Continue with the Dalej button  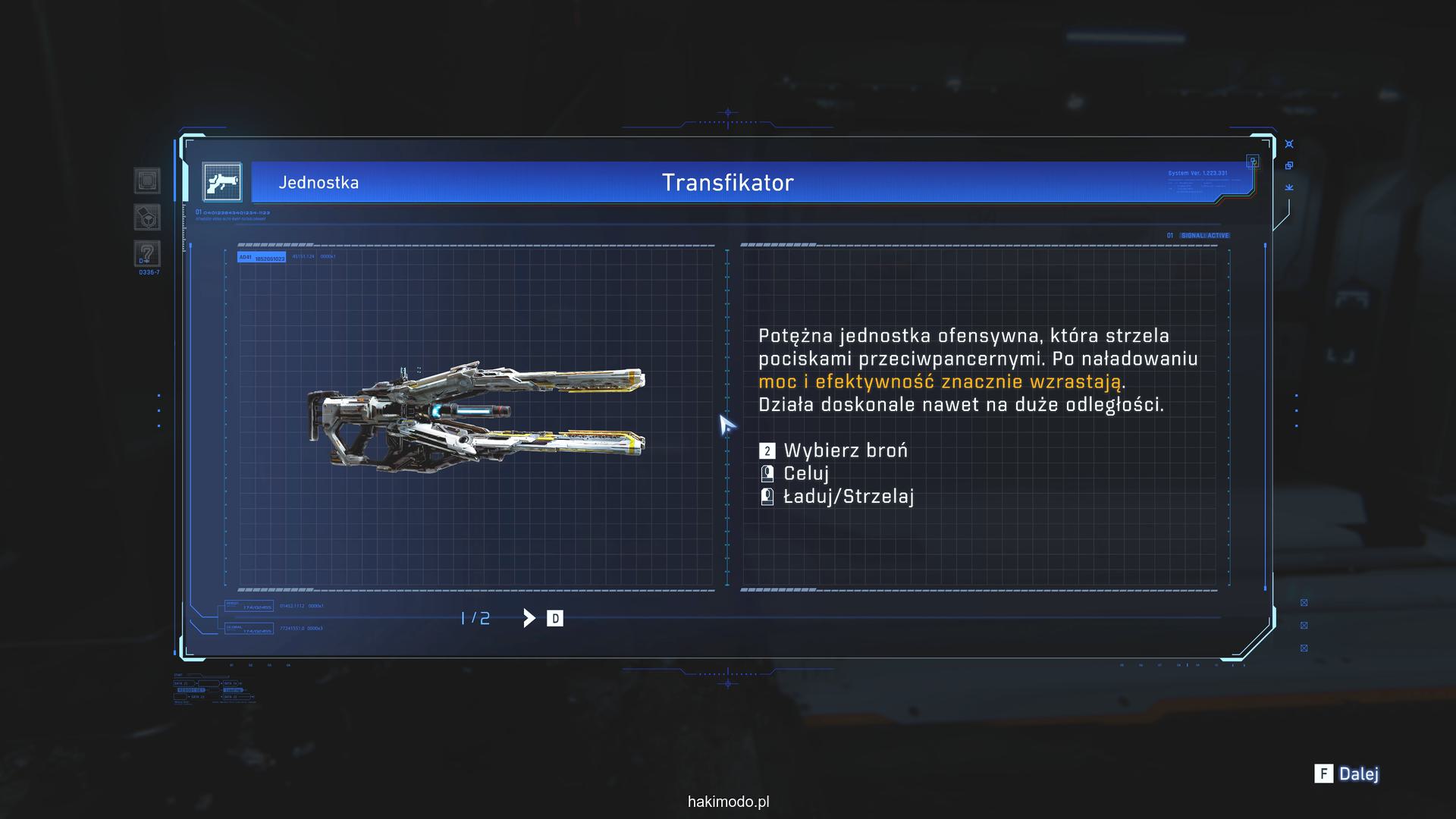[1348, 773]
